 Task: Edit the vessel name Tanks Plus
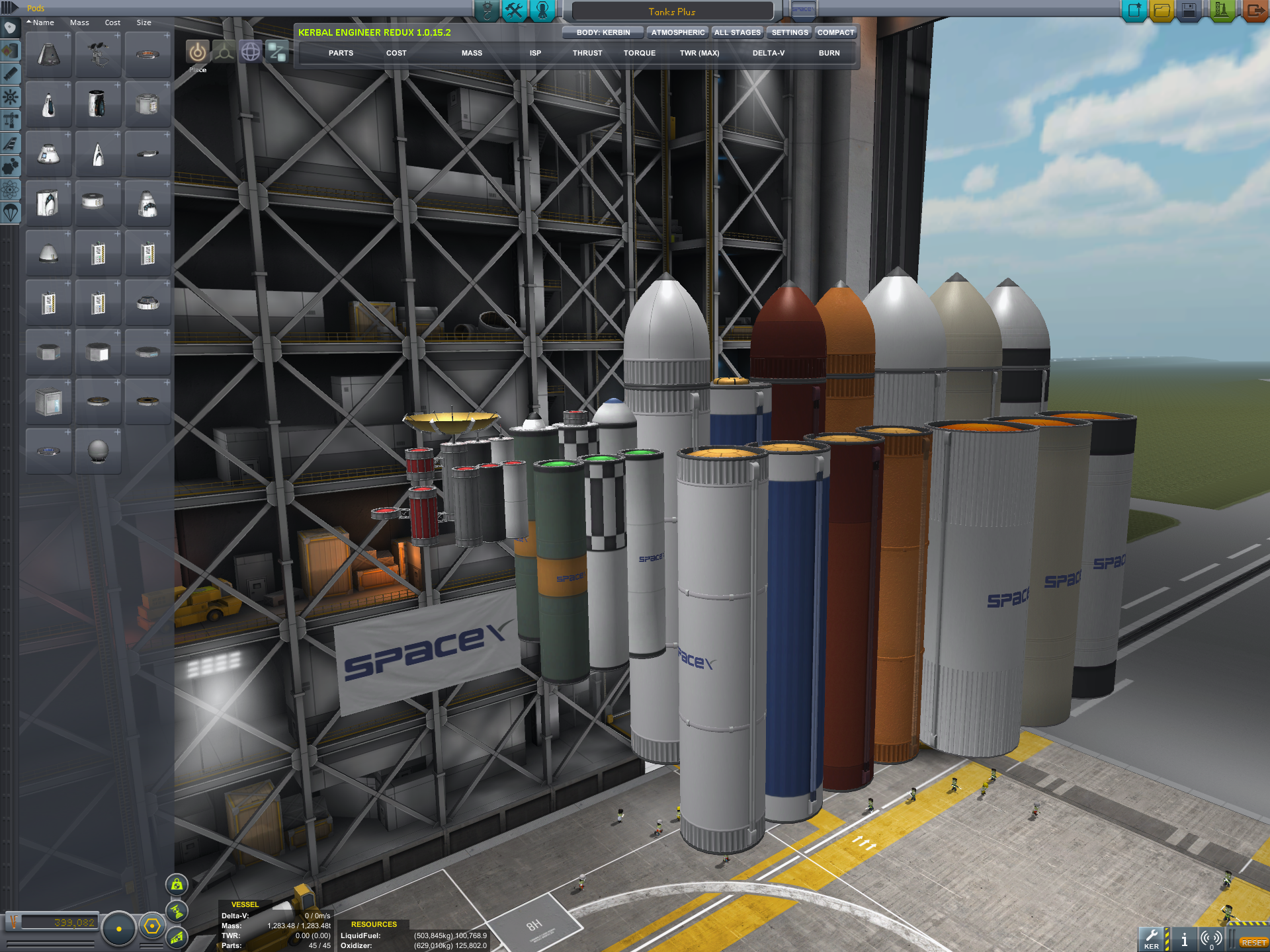671,12
